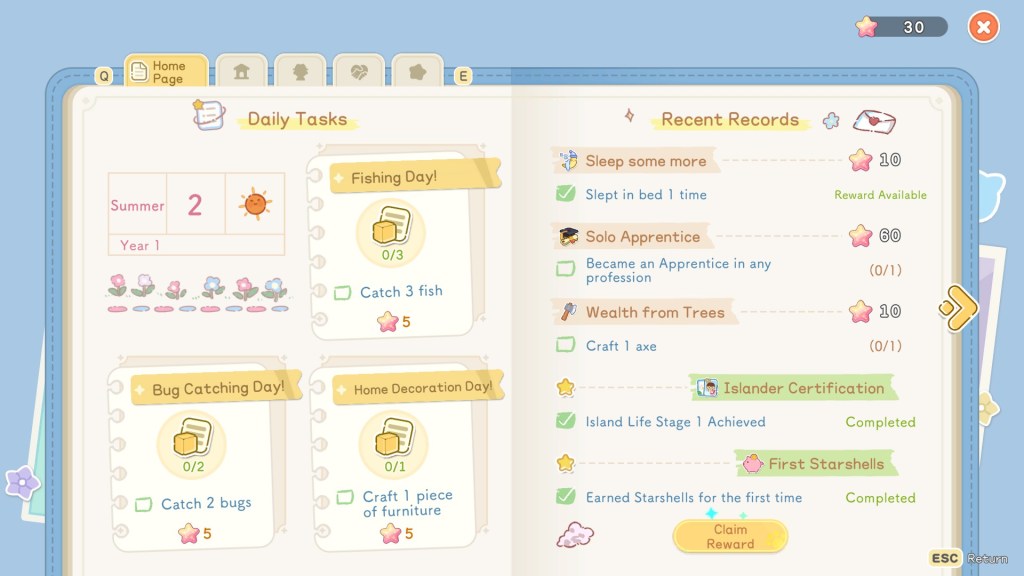
Task: Go to next page with yellow arrow
Action: (958, 307)
